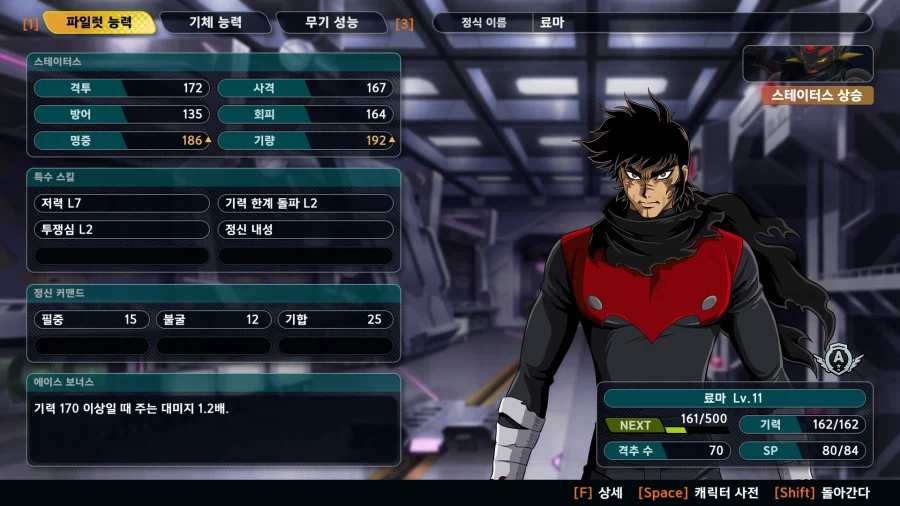Select the 스테이터스 상승 status boost label
The width and height of the screenshot is (900, 506).
(817, 96)
